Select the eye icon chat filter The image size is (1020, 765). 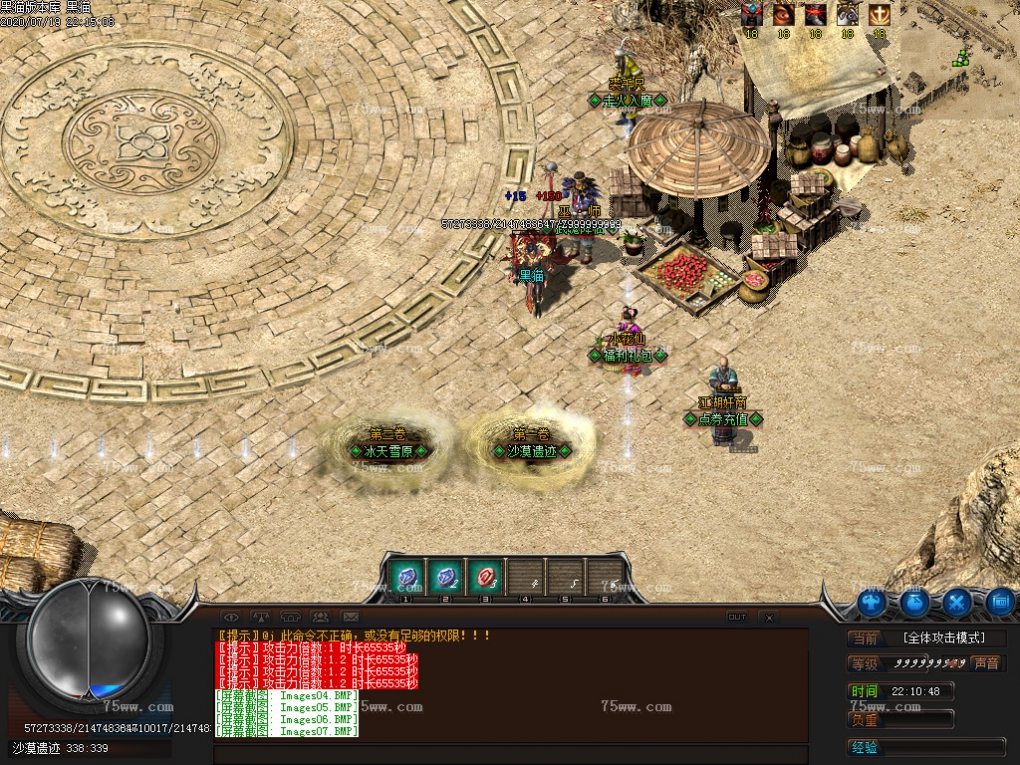tap(231, 617)
